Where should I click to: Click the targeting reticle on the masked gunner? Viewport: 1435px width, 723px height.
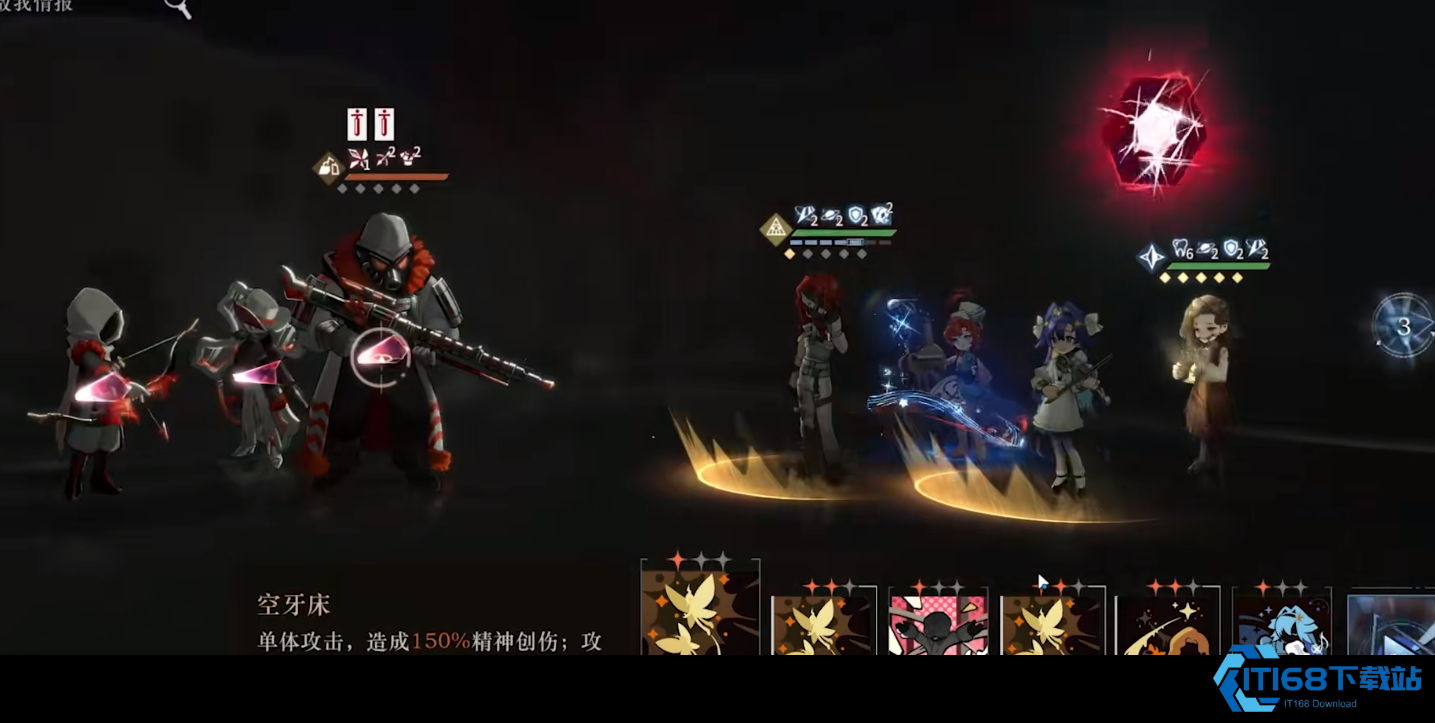point(383,355)
